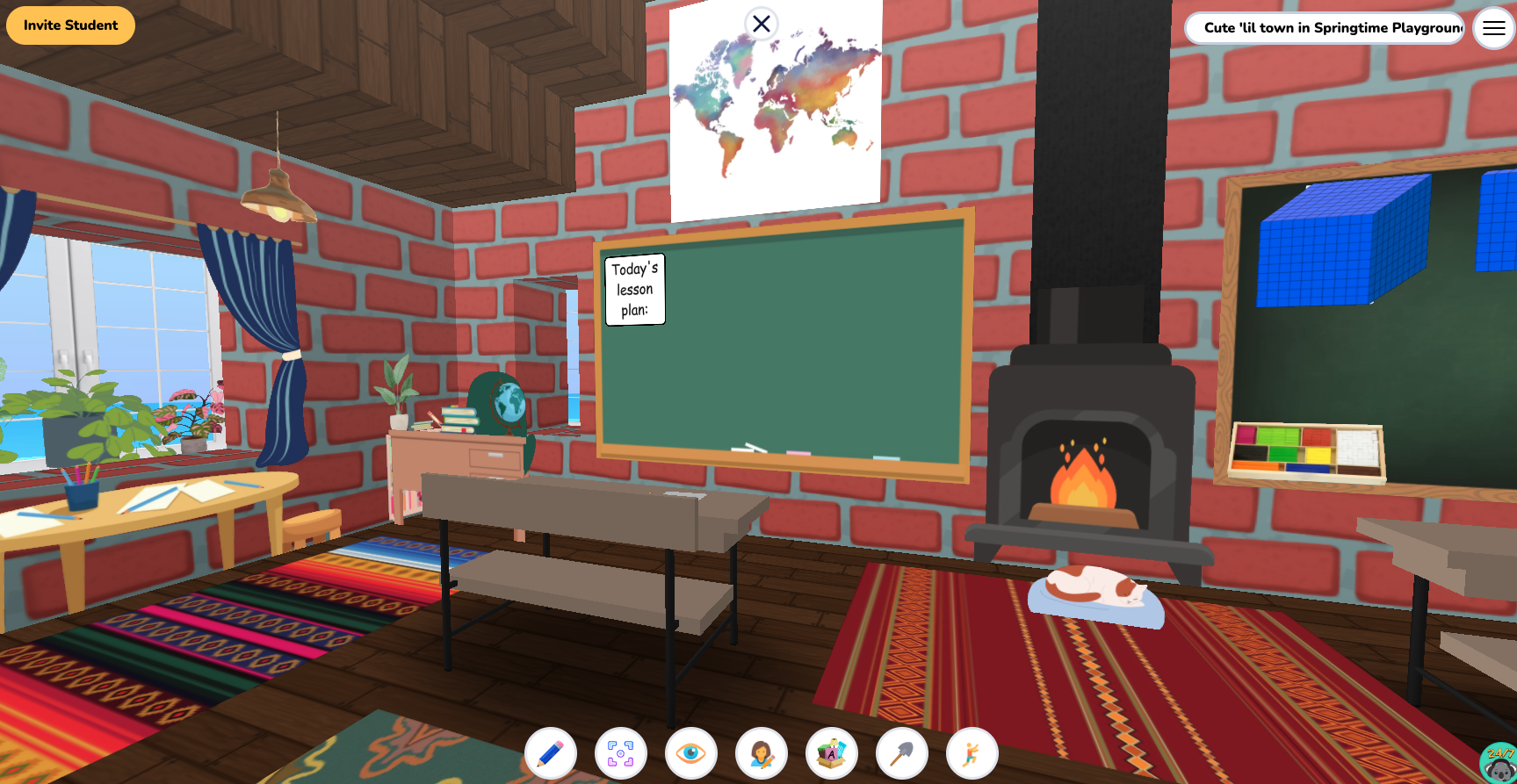Open the asset box icon

[x=832, y=752]
